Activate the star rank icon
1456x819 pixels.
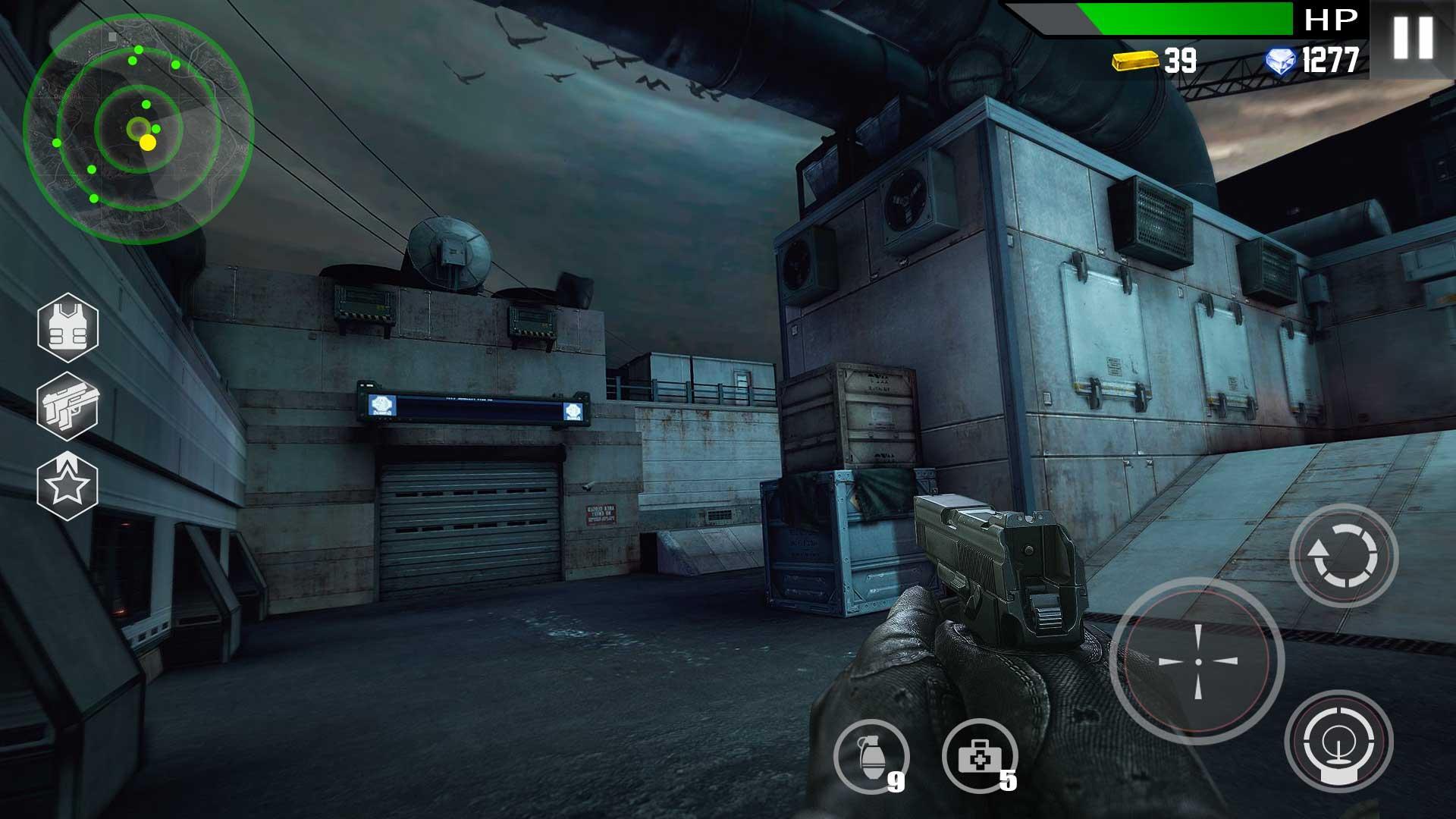pyautogui.click(x=68, y=486)
